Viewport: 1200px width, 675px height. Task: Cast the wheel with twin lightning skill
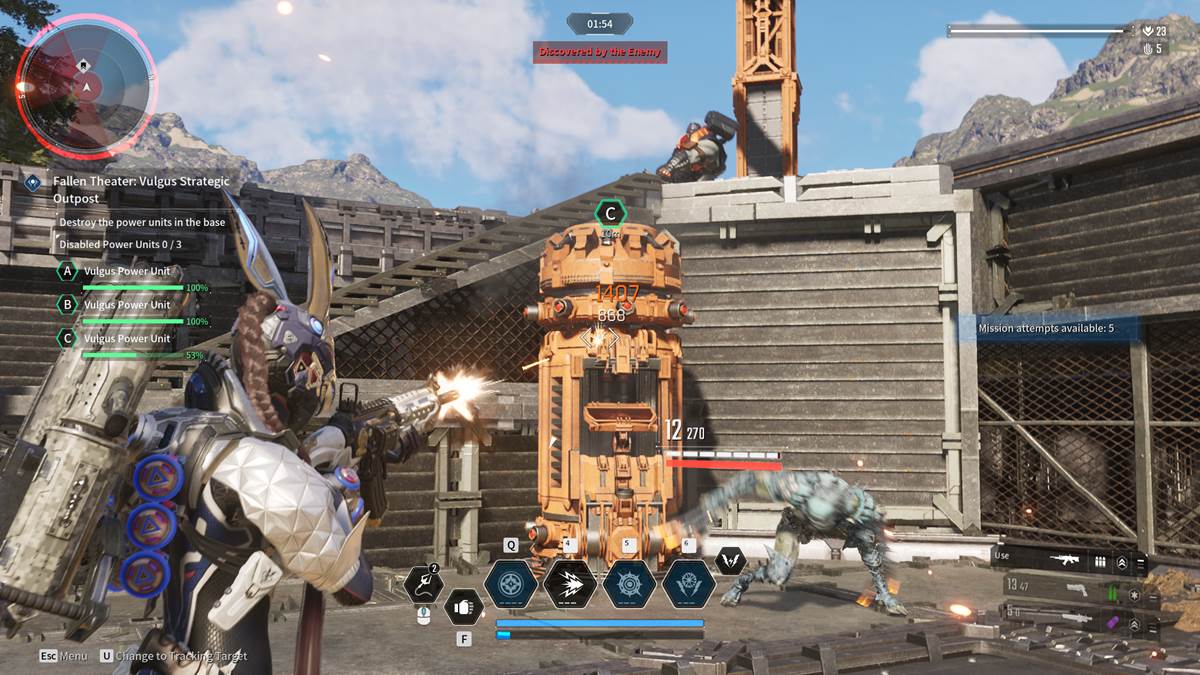point(688,584)
